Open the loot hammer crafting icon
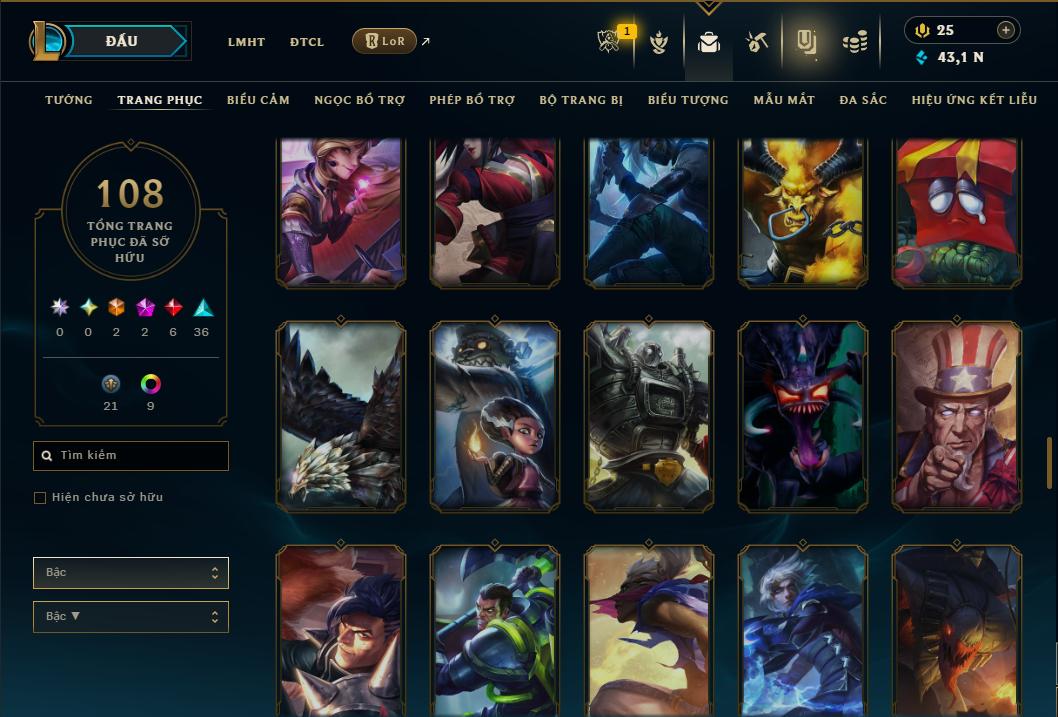1058x717 pixels. point(756,42)
